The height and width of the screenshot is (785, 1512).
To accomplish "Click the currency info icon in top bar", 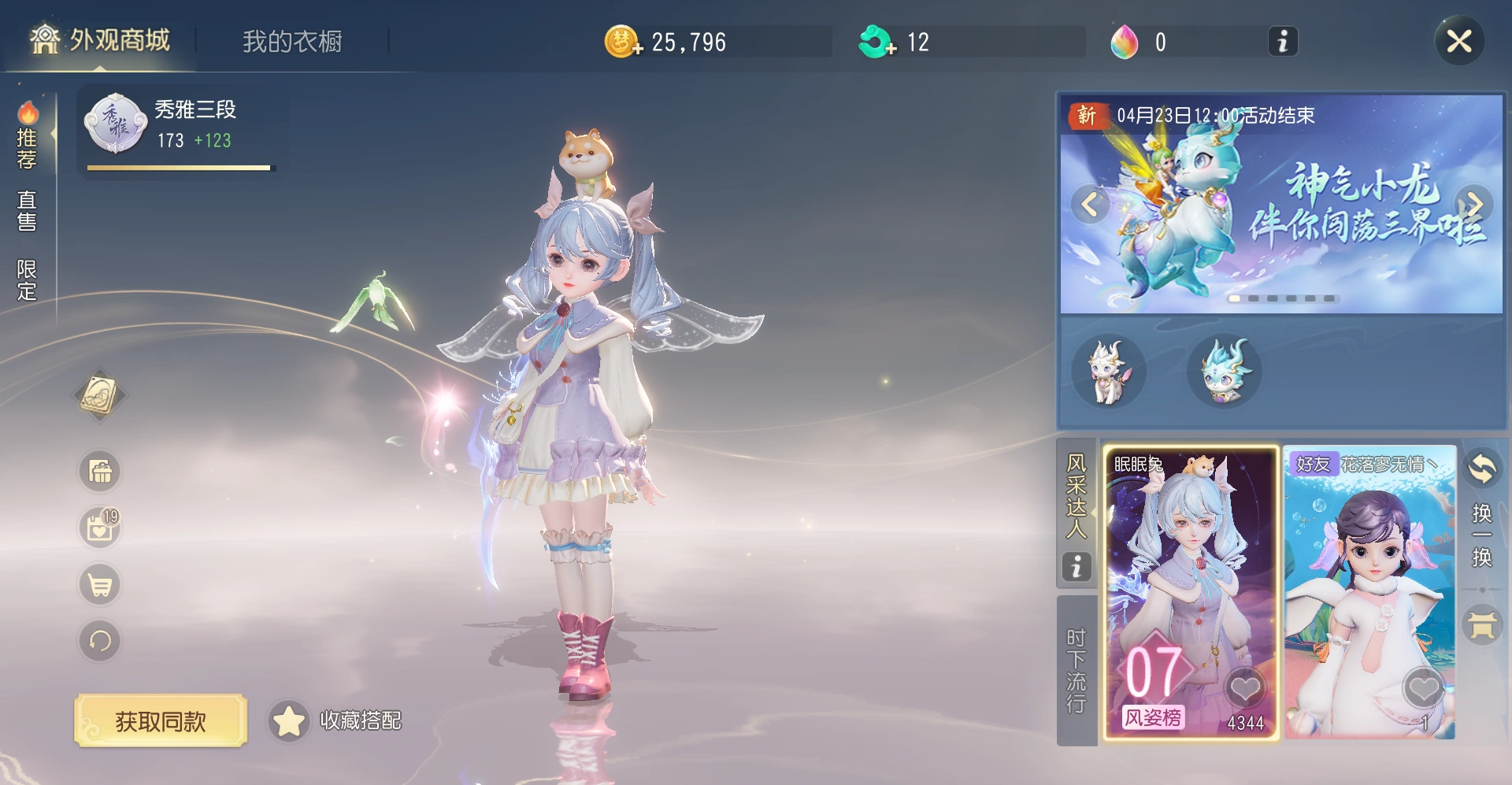I will click(1282, 42).
